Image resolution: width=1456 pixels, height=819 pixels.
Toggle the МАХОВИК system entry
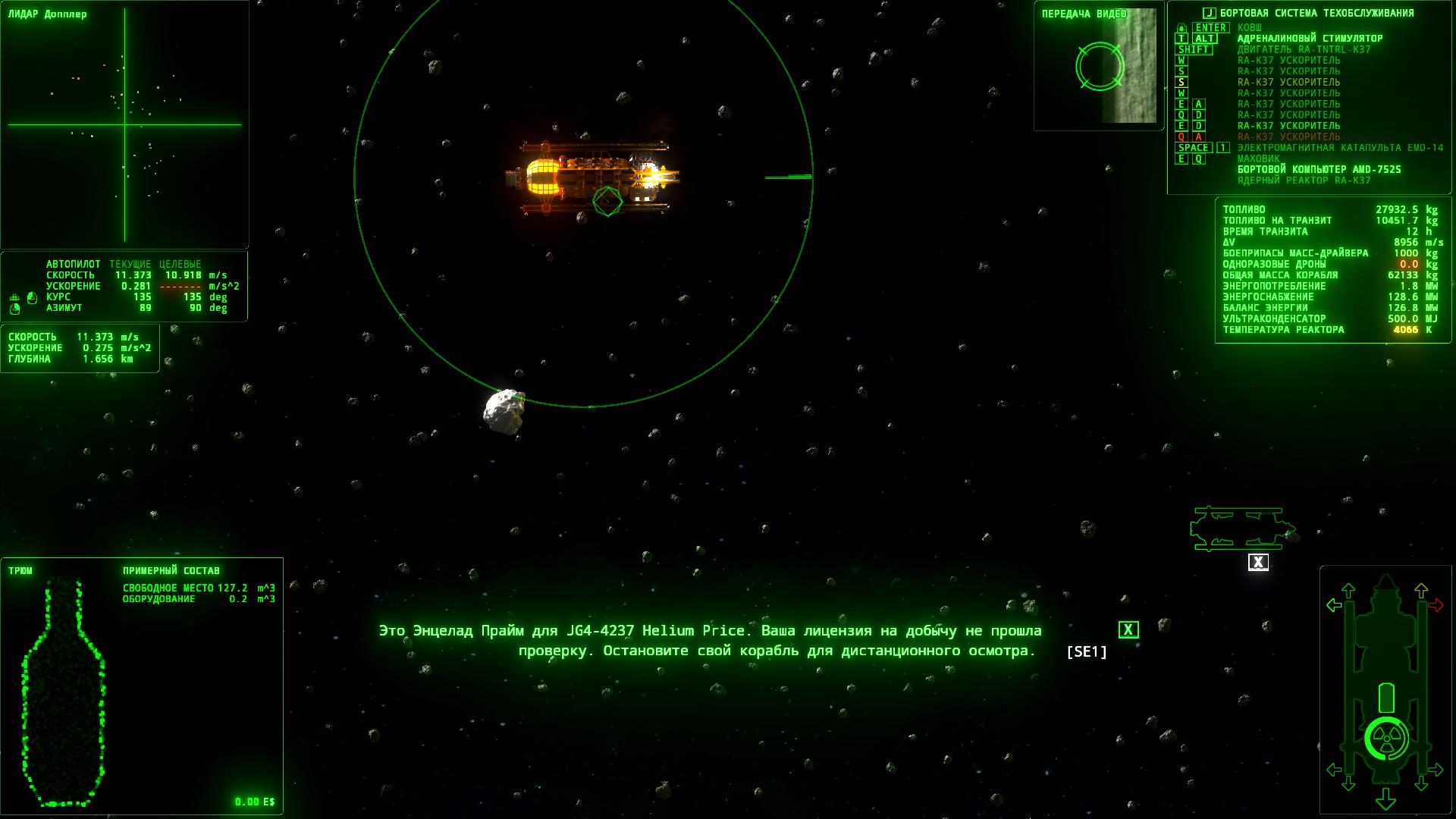point(1258,158)
